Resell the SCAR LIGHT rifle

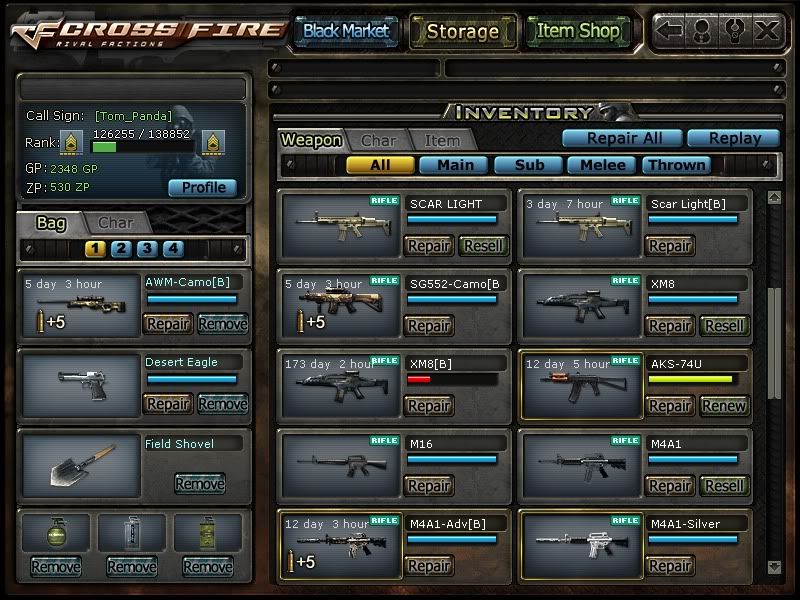tap(483, 245)
